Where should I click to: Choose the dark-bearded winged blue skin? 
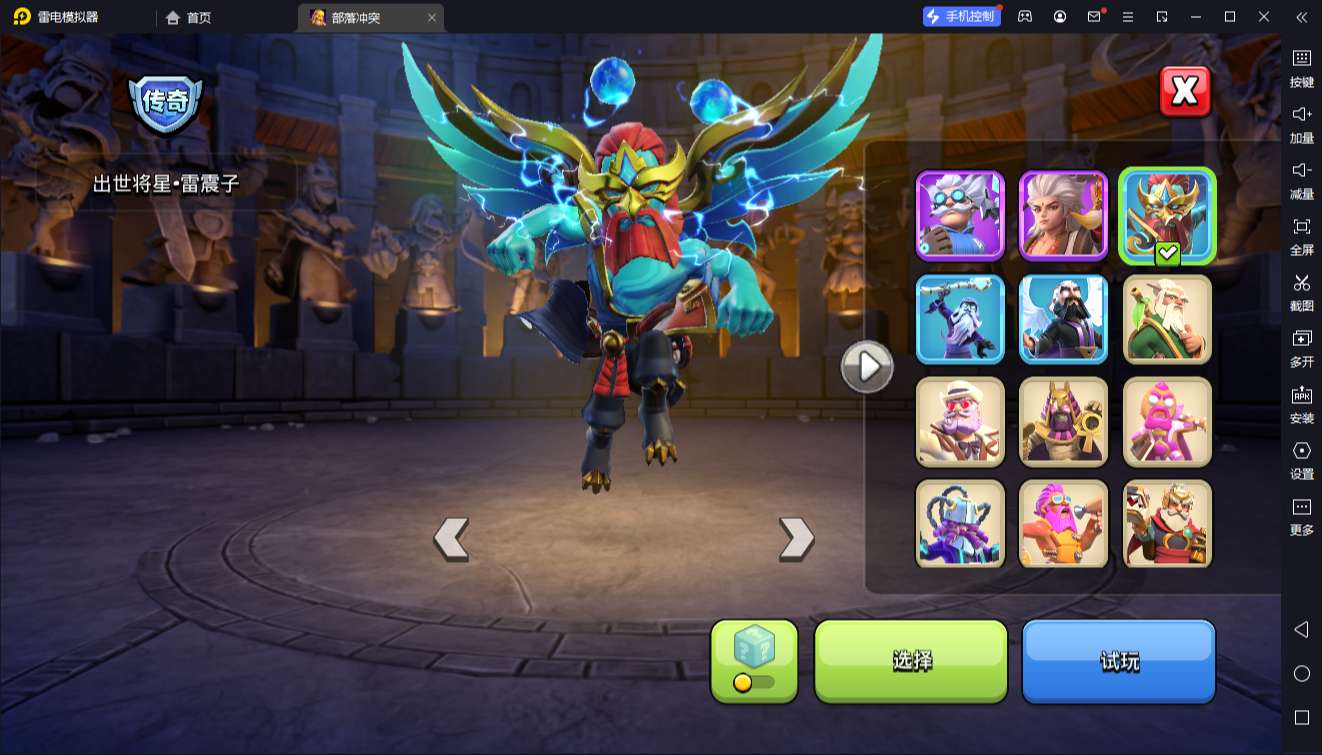pos(1063,318)
